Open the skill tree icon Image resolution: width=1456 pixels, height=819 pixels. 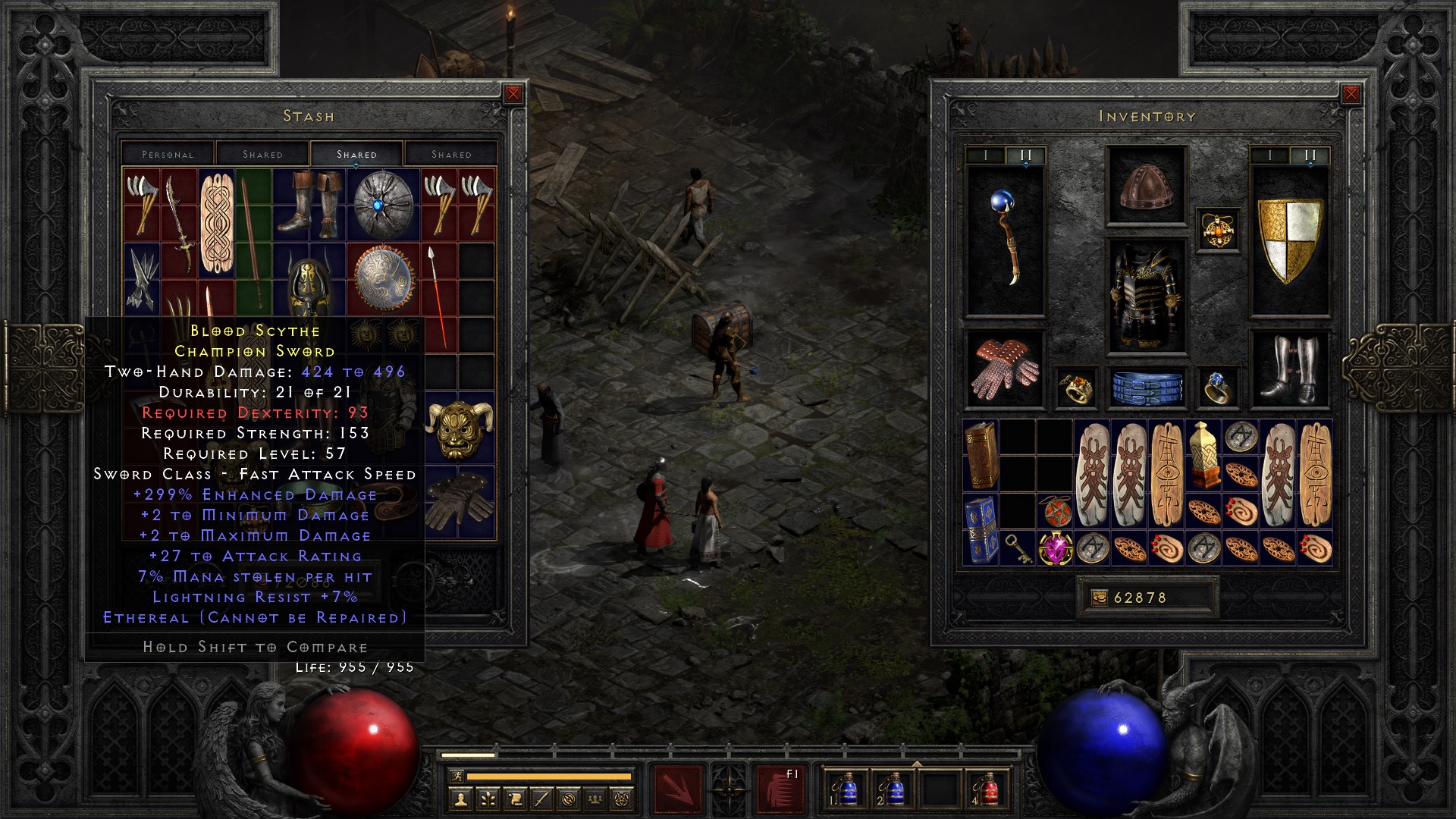pos(488,800)
